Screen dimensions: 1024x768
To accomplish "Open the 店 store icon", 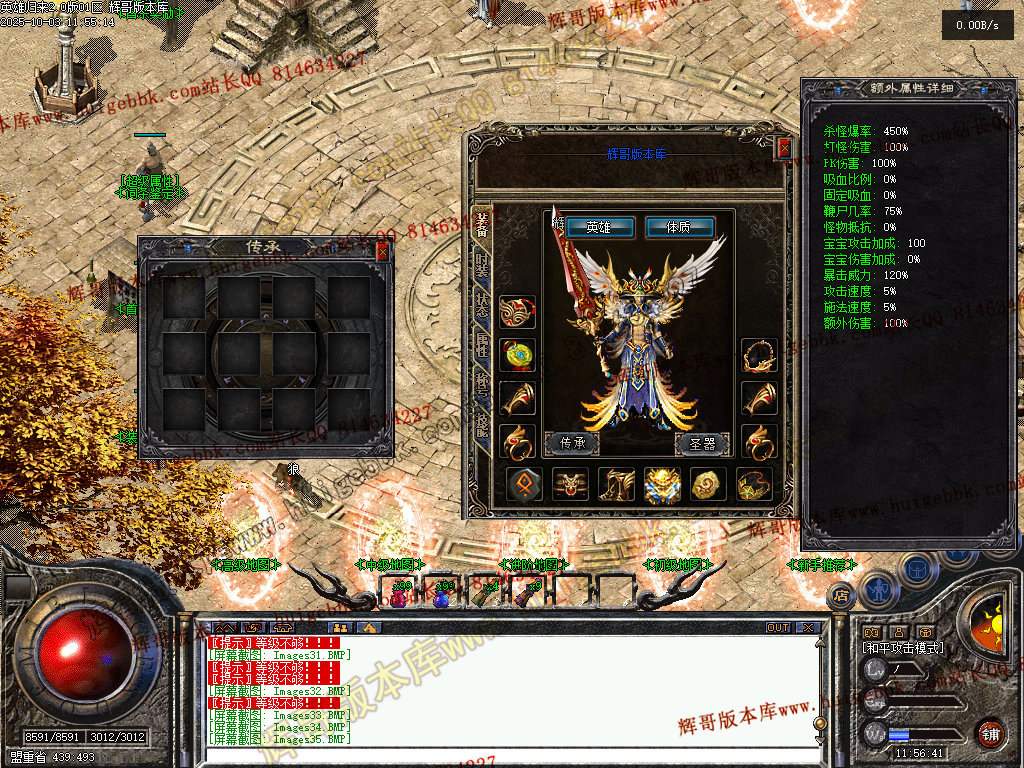I will [840, 595].
